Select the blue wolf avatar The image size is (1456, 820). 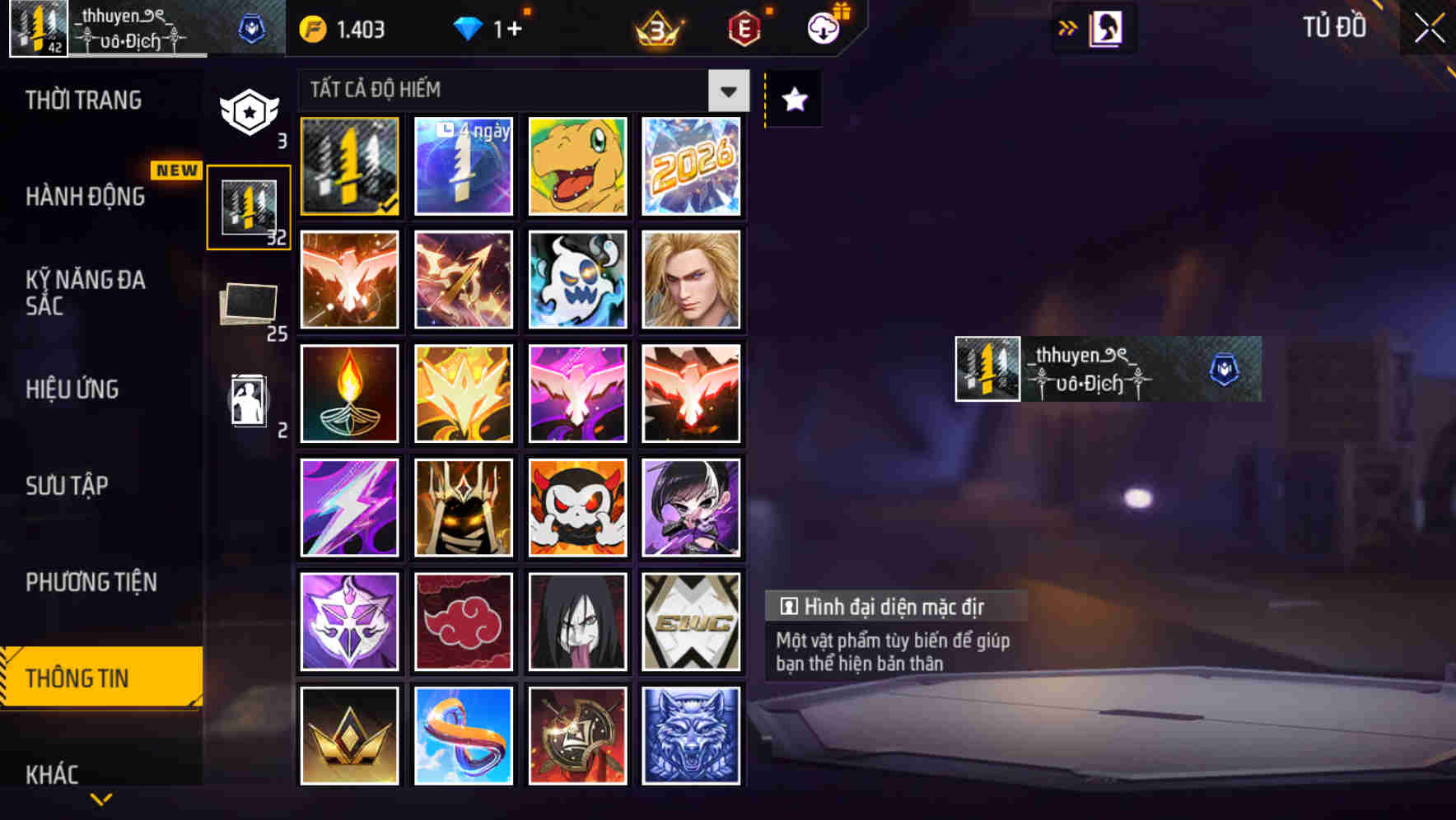(692, 736)
